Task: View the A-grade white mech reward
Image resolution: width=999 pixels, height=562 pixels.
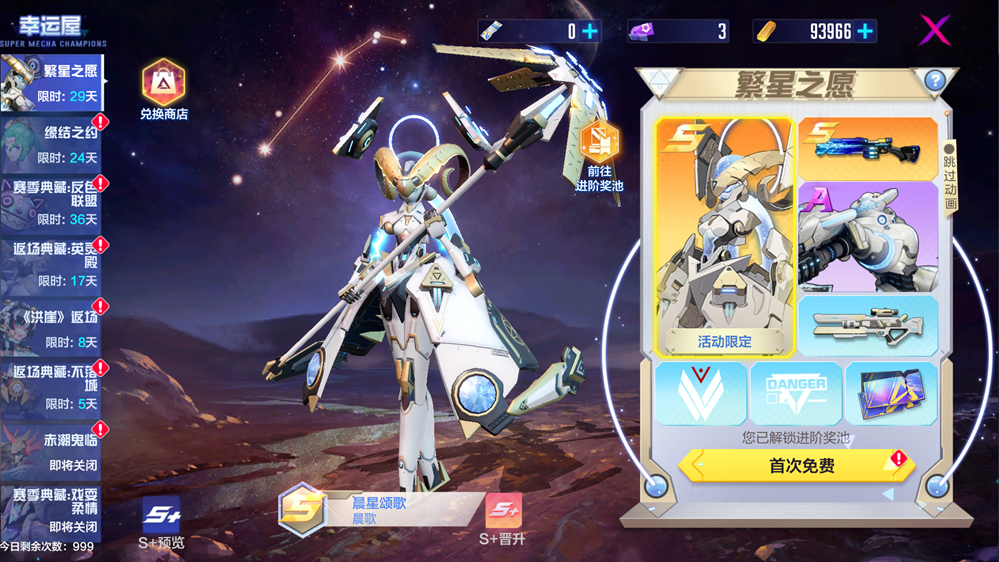Action: click(867, 237)
